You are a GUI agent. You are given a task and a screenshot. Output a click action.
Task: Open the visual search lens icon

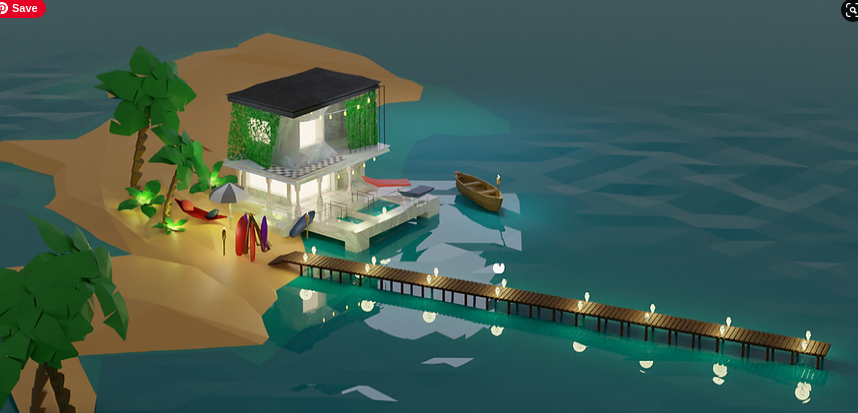tap(850, 10)
